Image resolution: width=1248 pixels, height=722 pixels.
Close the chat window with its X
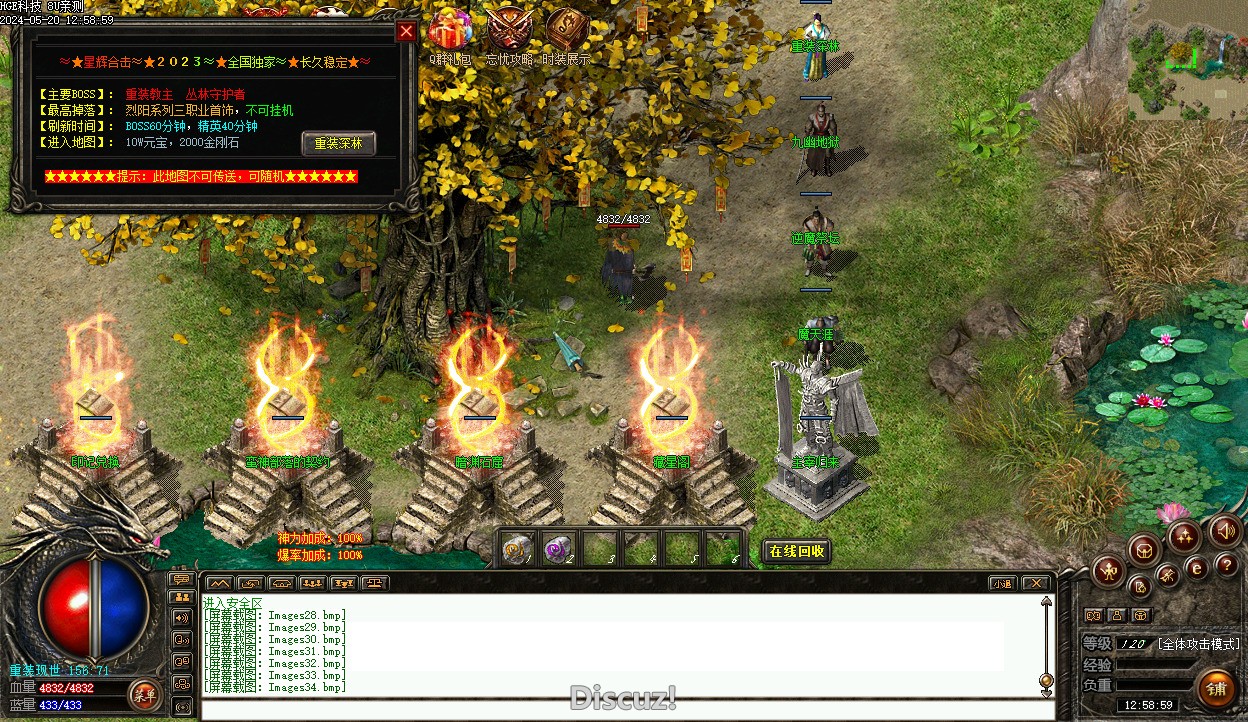[1036, 583]
